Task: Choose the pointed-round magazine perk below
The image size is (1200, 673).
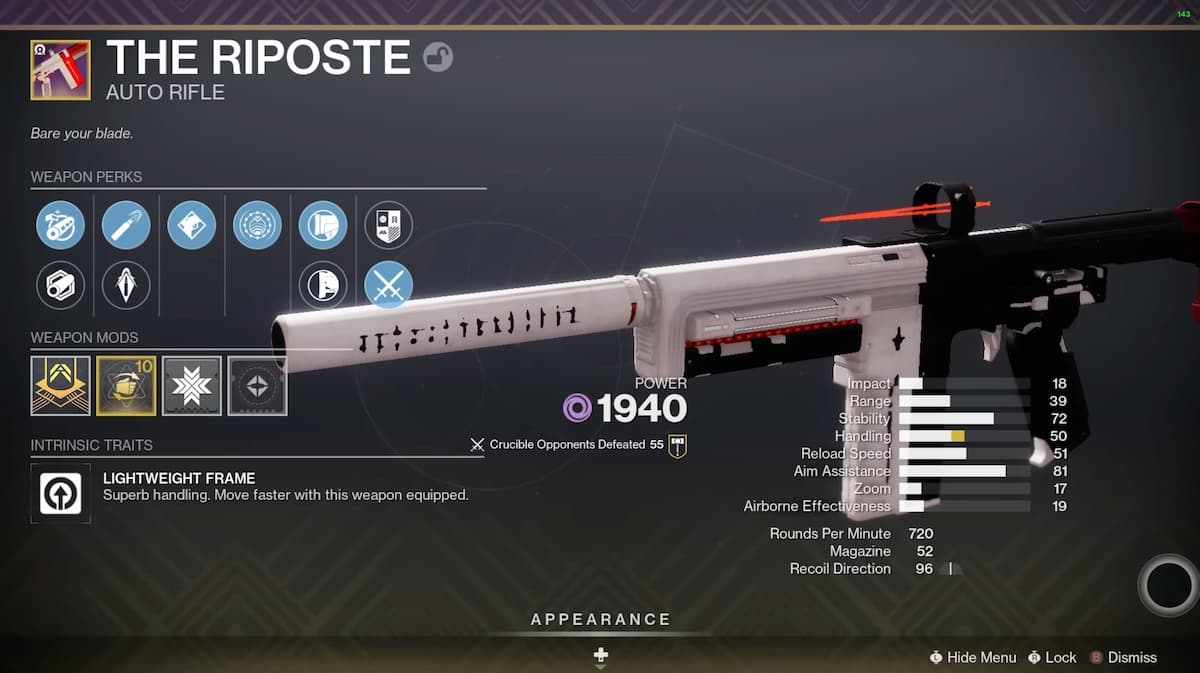Action: pyautogui.click(x=126, y=286)
